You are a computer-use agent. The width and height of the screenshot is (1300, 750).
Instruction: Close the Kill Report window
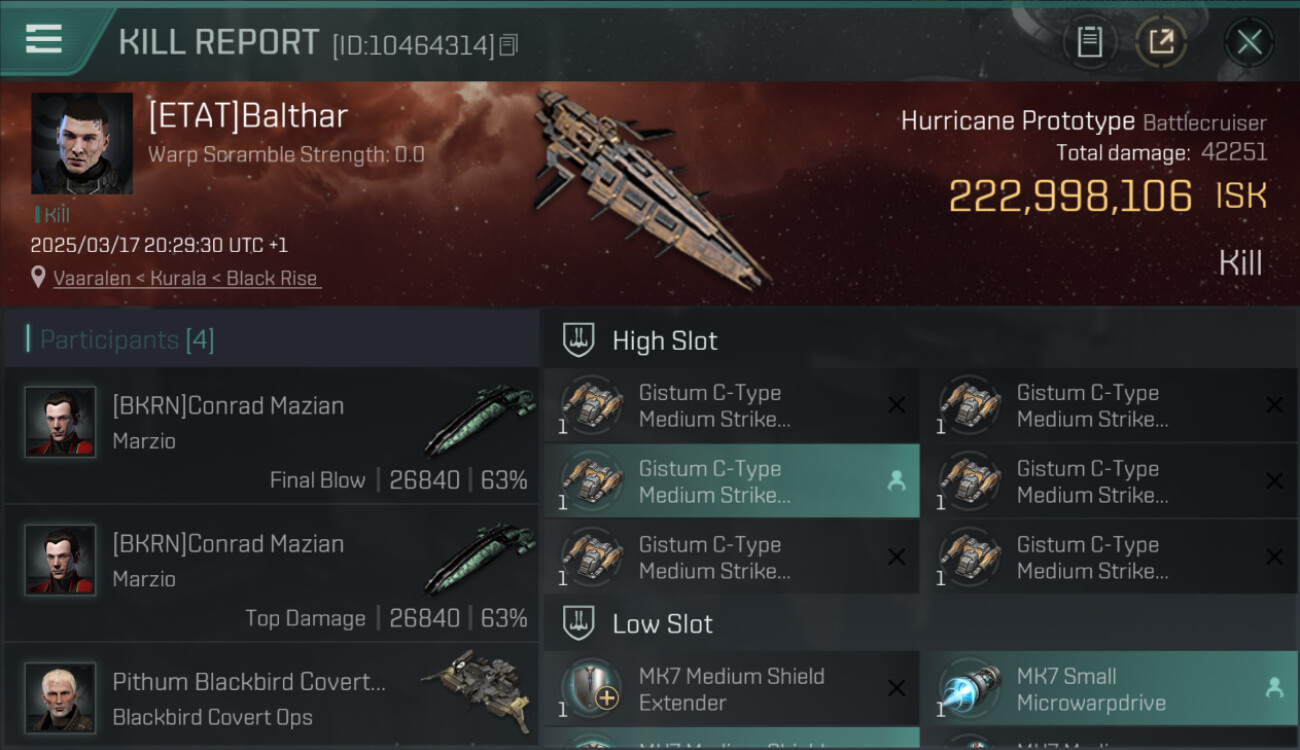1249,42
